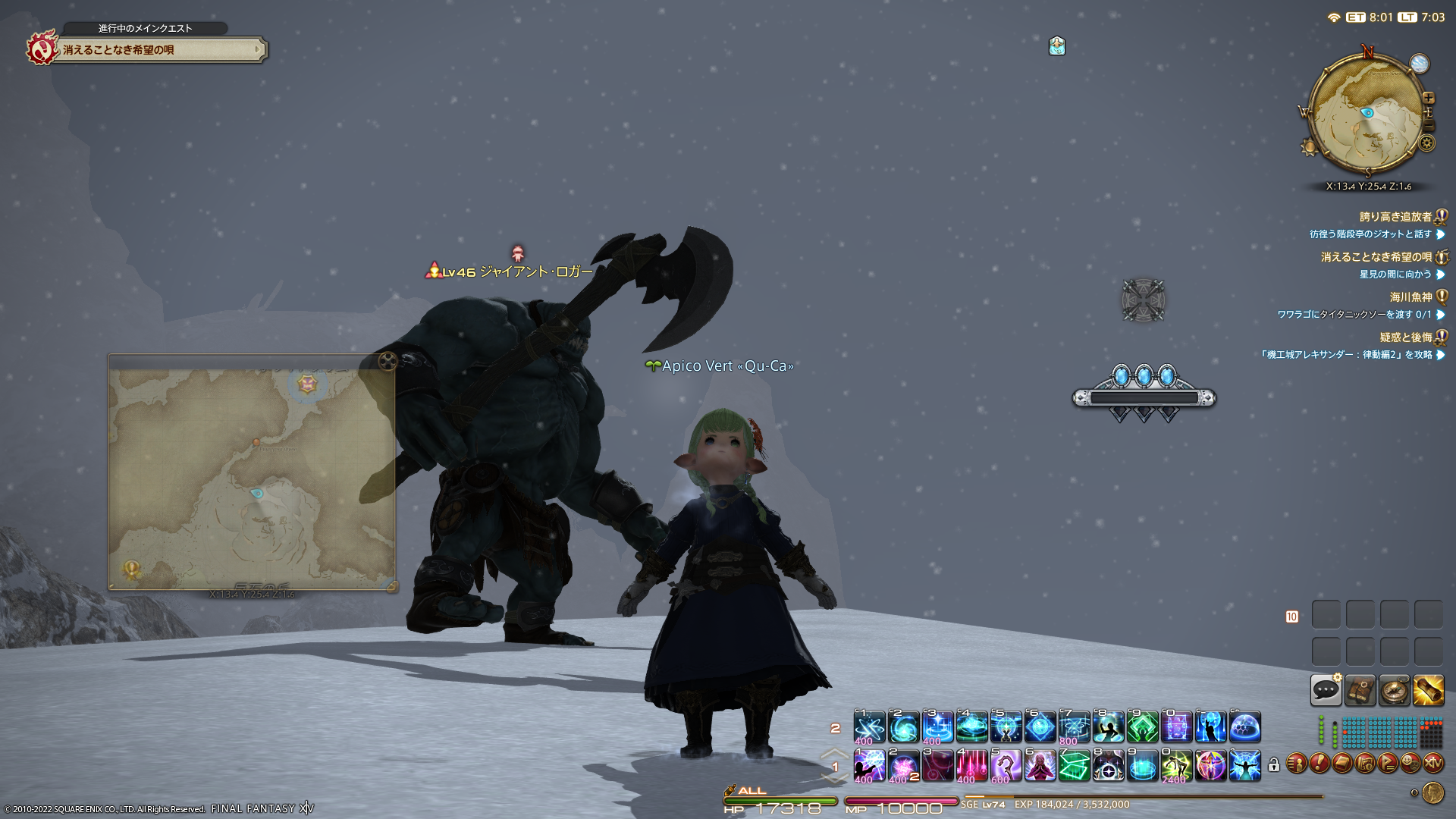Click the circular minimap
The height and width of the screenshot is (819, 1456).
pos(1365,114)
